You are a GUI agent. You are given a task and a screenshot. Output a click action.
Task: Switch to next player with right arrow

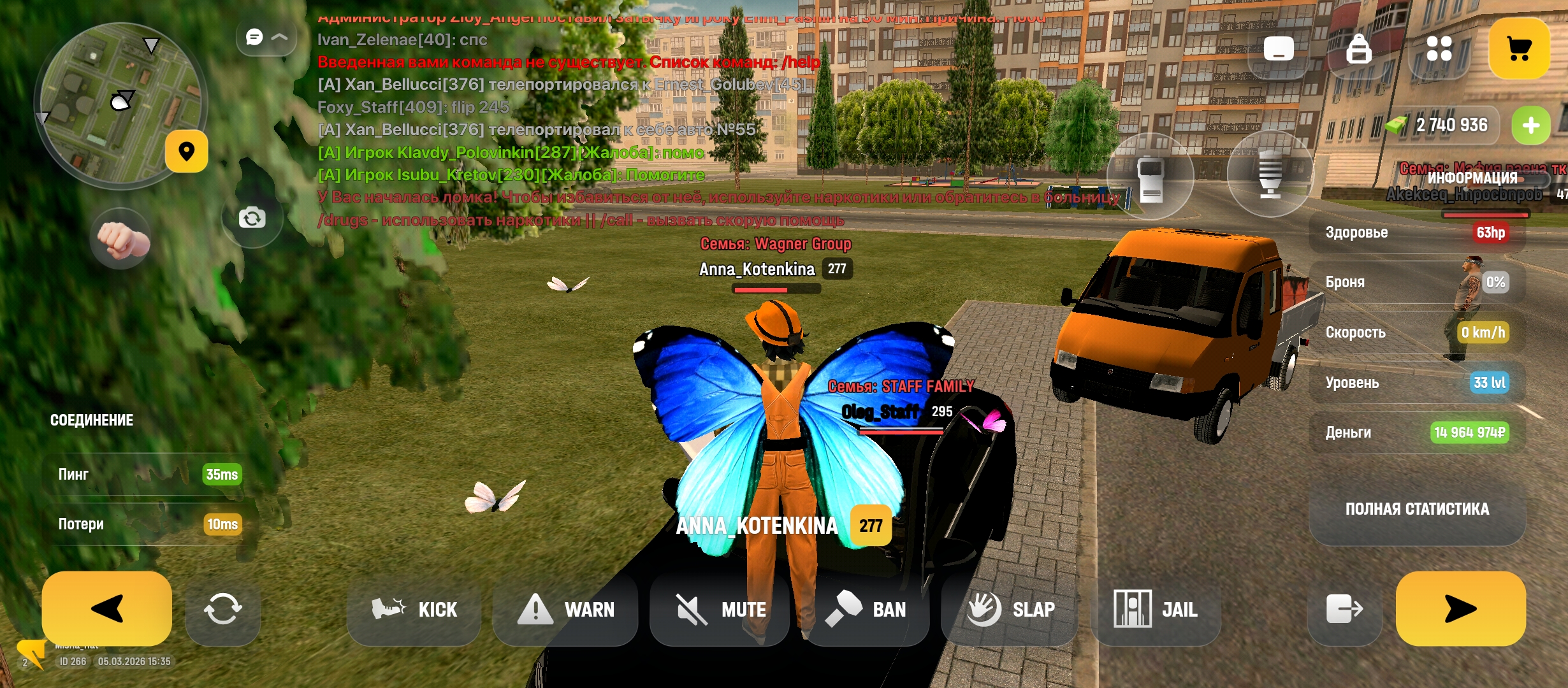click(1460, 608)
